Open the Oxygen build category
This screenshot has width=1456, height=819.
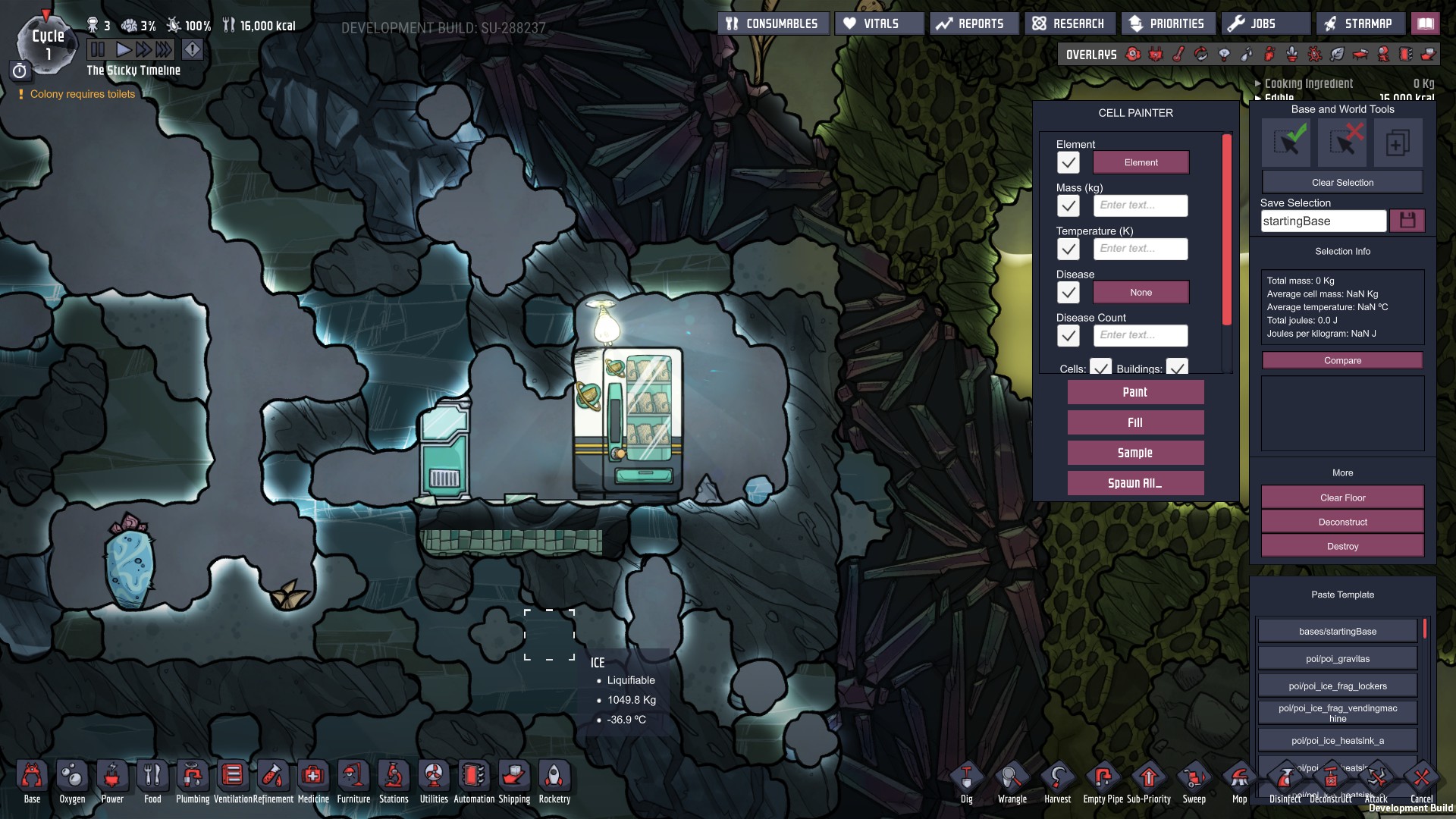coord(72,781)
